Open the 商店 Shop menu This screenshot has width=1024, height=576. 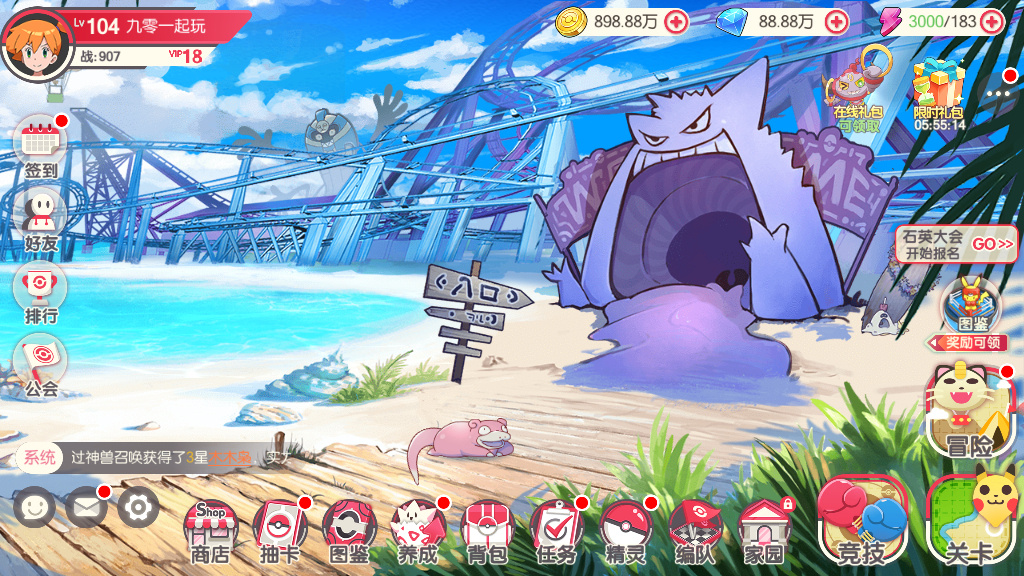[208, 531]
